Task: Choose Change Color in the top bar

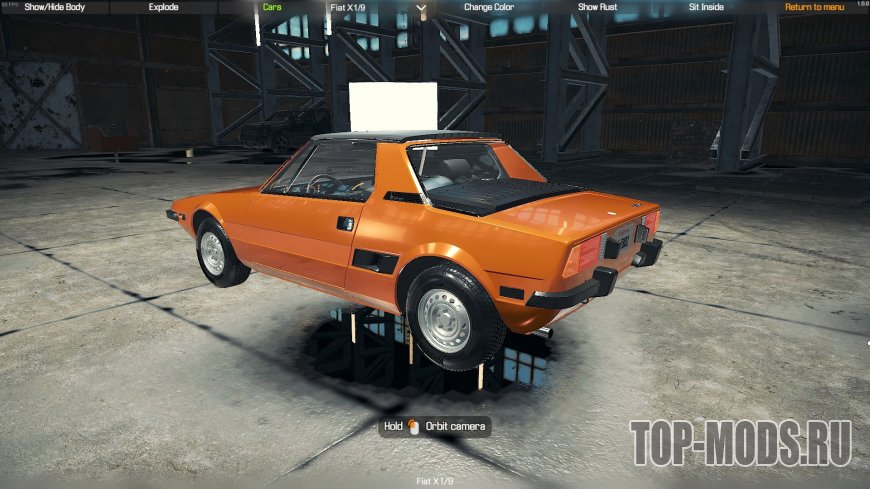Action: click(x=489, y=7)
